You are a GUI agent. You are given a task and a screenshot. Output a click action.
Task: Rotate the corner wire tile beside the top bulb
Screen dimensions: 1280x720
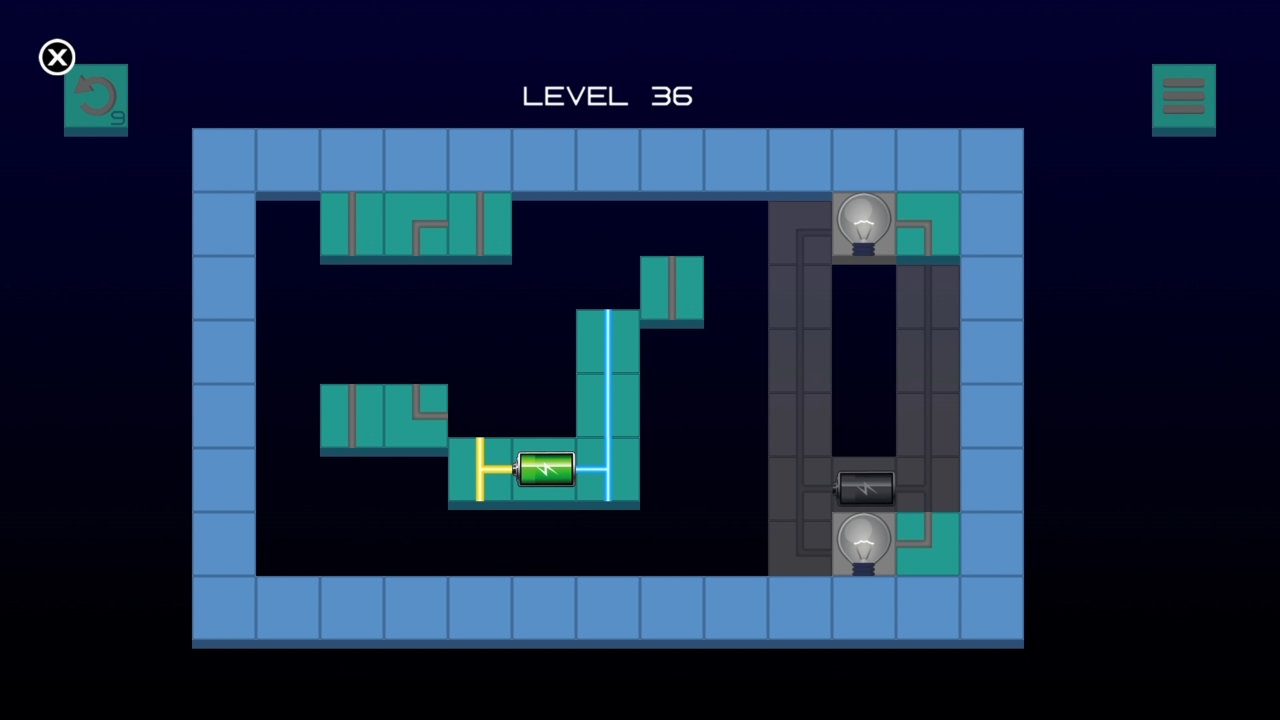(928, 222)
